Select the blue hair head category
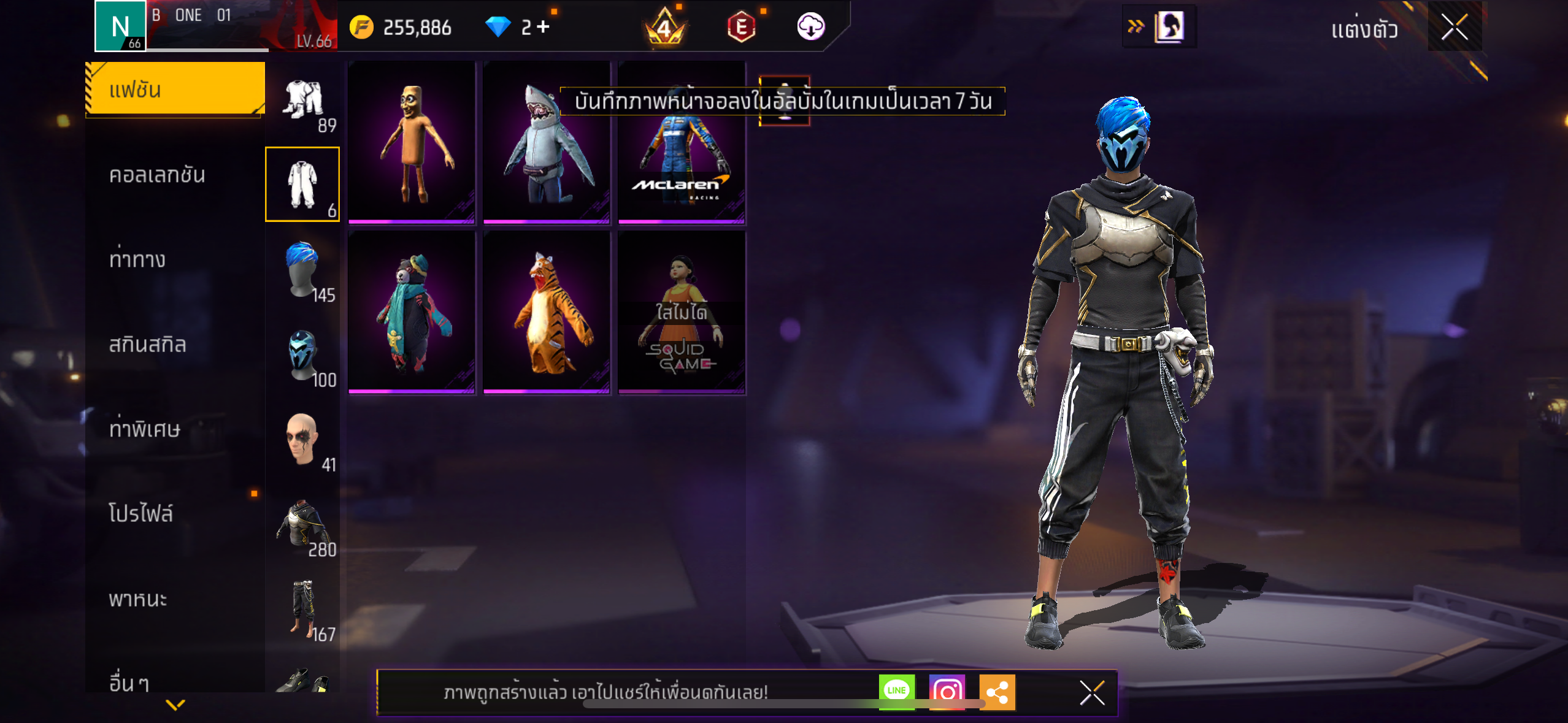Viewport: 1568px width, 723px height. (303, 271)
